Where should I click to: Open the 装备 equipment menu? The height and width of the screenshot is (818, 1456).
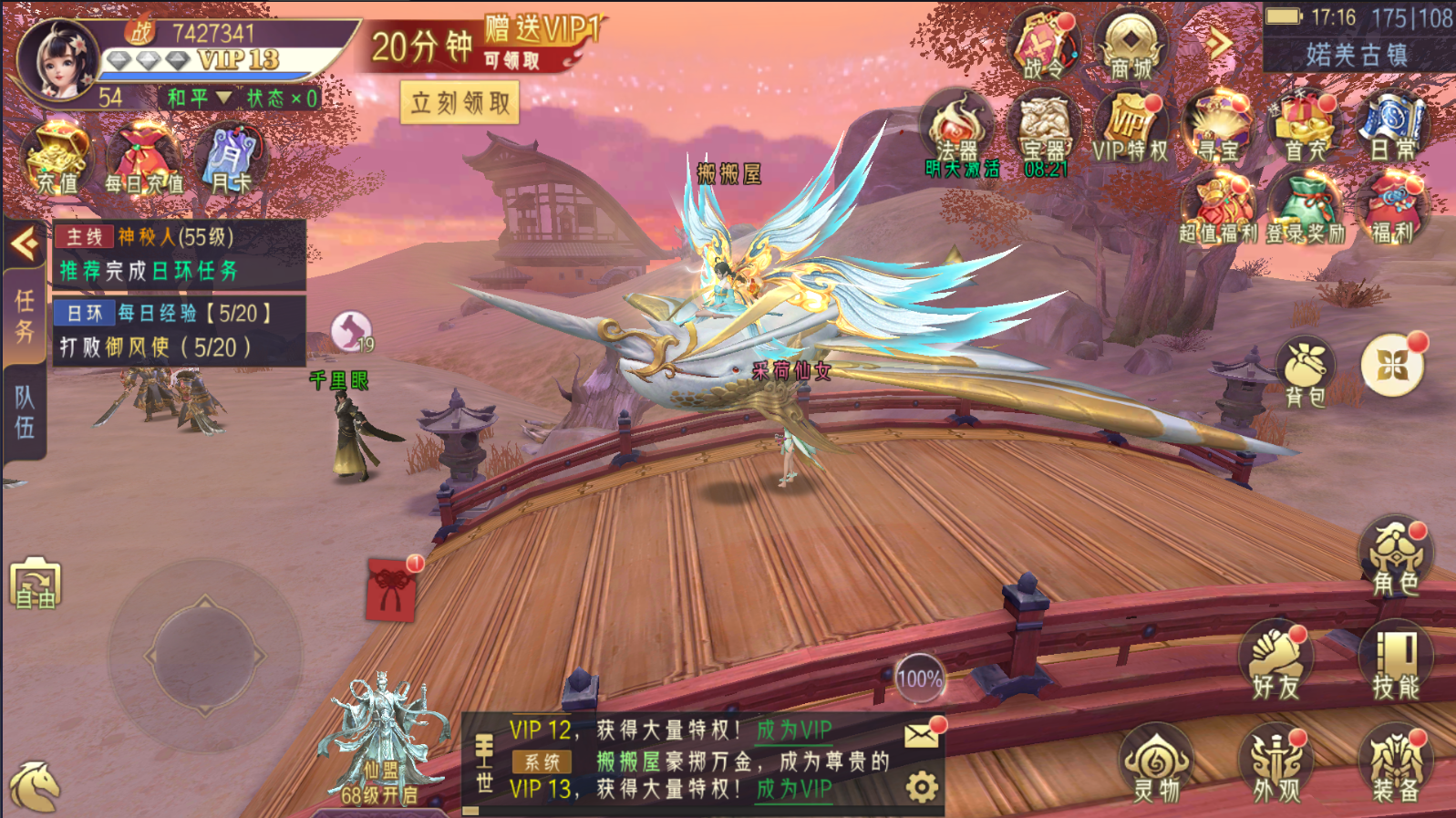coord(1395,764)
